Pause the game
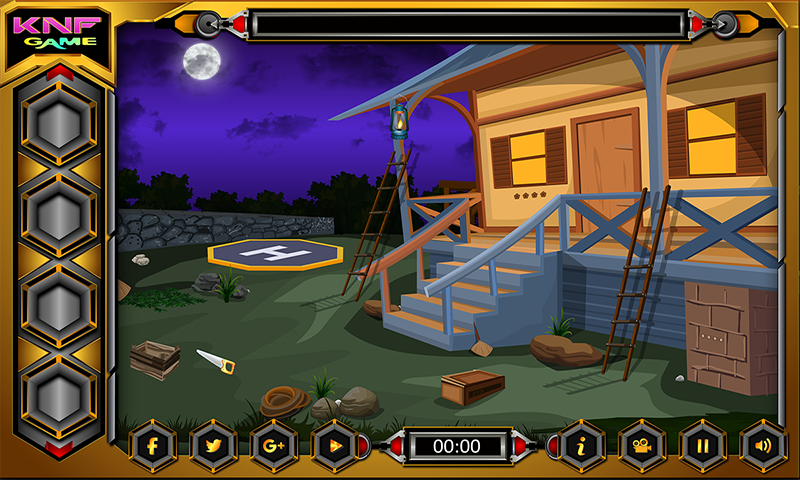 tap(702, 446)
